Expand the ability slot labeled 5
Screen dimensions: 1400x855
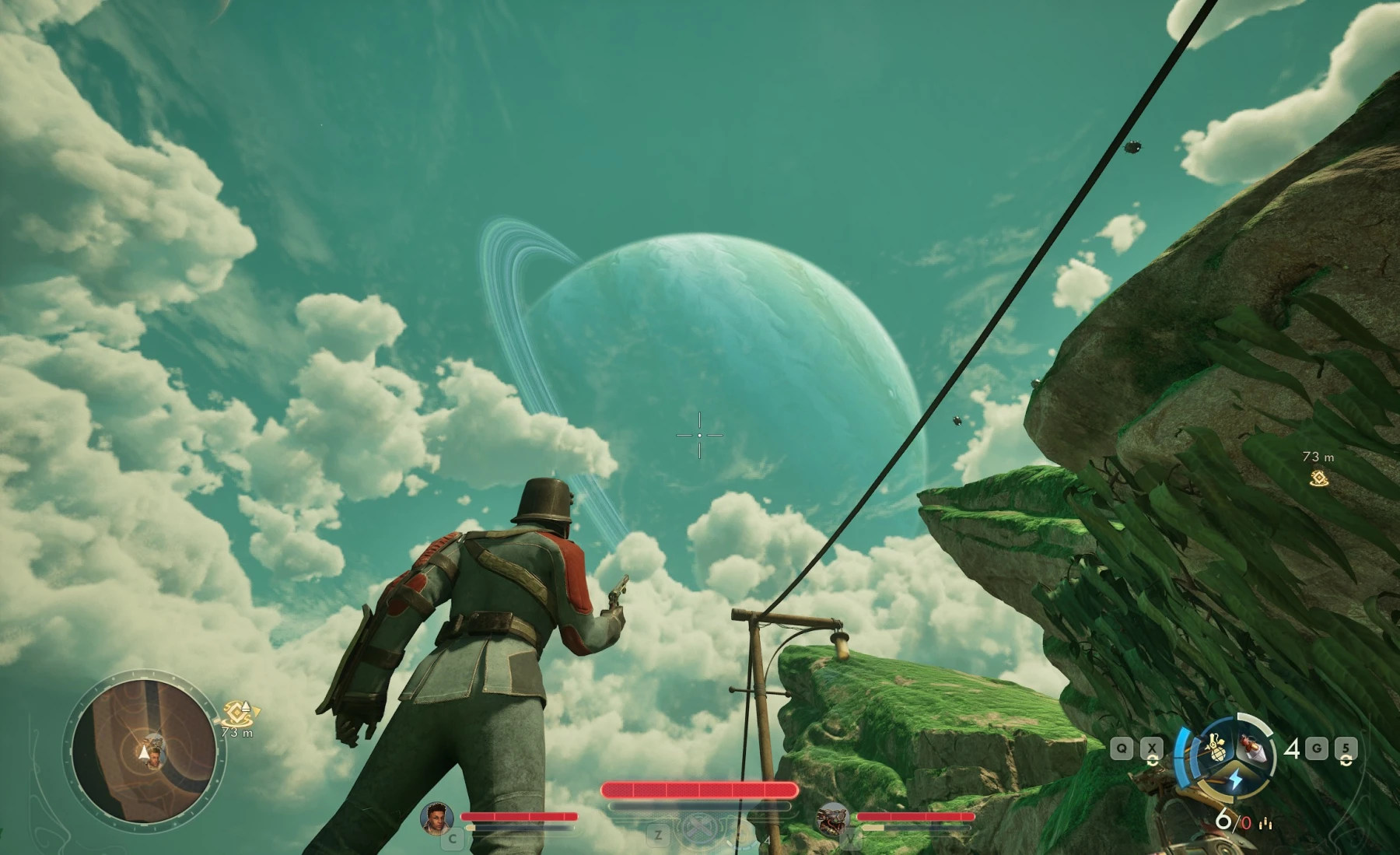[x=1346, y=748]
